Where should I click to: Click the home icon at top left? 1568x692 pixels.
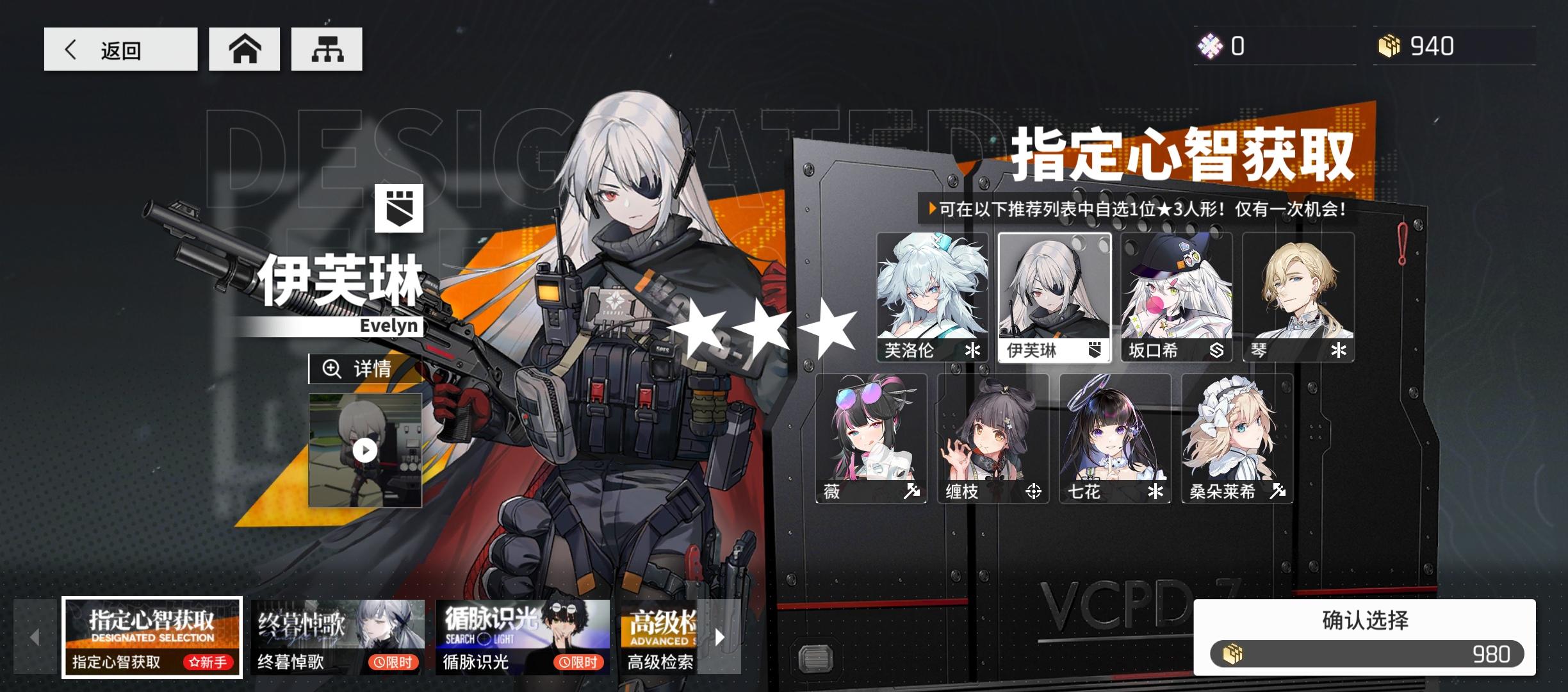click(x=245, y=48)
